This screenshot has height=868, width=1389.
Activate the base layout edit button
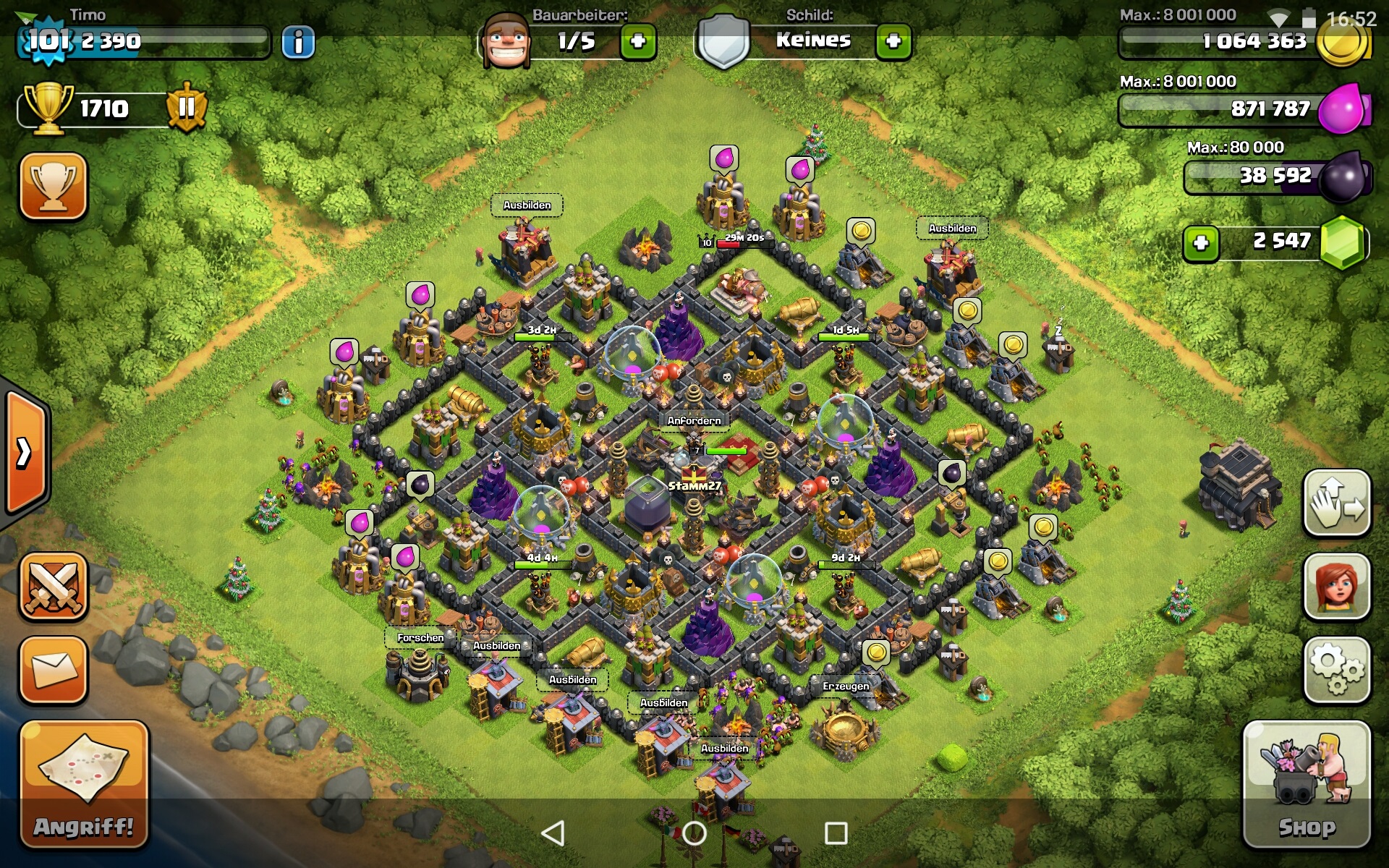tap(1337, 503)
